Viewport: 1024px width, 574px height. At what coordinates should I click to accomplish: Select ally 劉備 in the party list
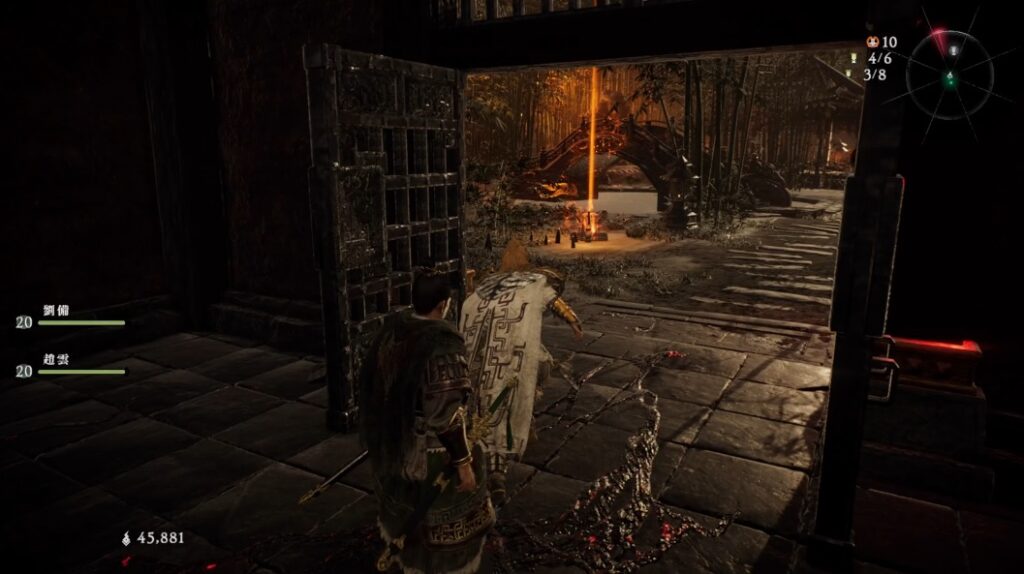tap(56, 310)
